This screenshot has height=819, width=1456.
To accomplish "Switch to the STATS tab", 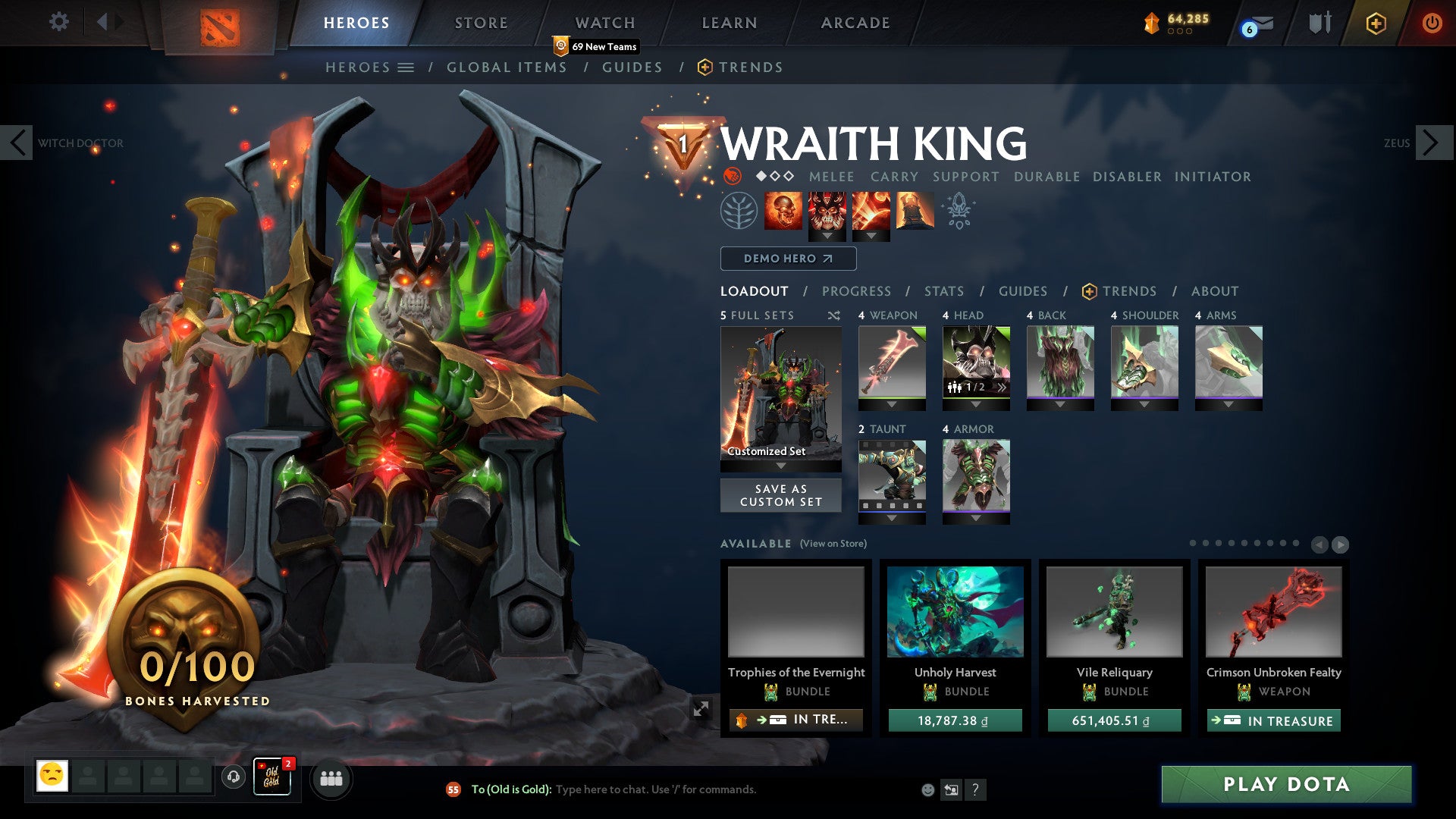I will (x=943, y=291).
